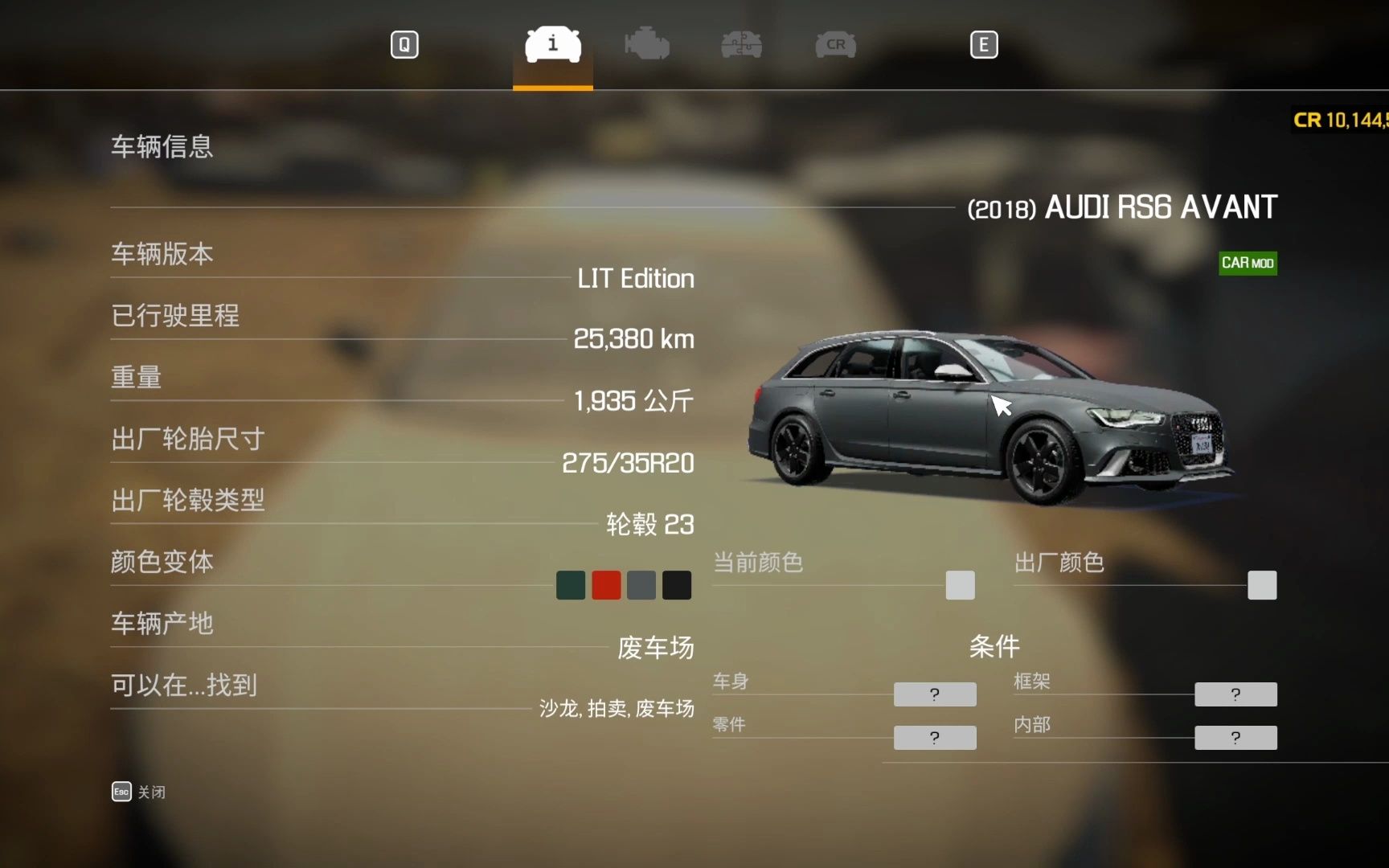
Task: Click 关闭 to close the panel
Action: (x=153, y=792)
